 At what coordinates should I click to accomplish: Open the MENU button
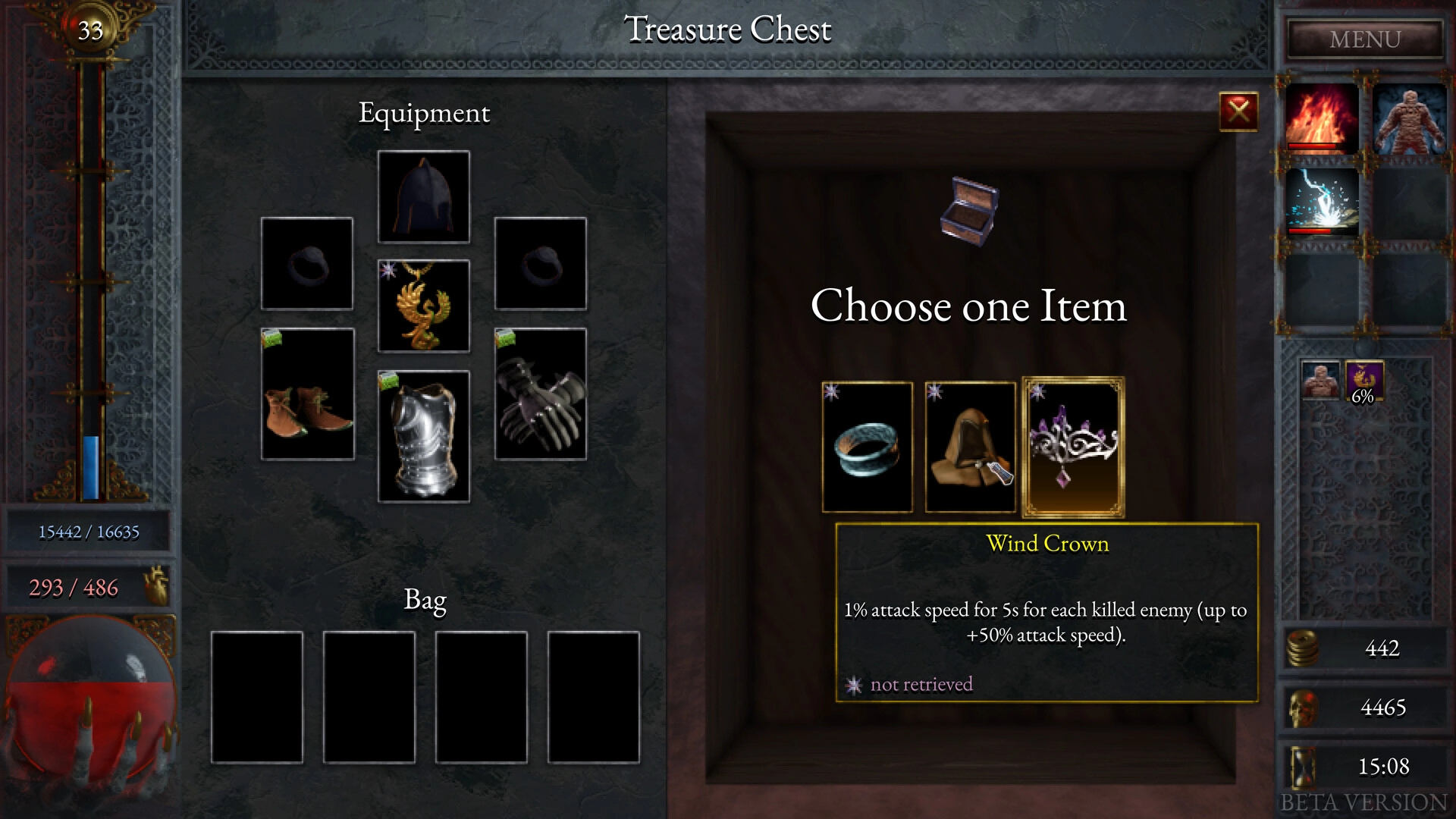coord(1365,39)
